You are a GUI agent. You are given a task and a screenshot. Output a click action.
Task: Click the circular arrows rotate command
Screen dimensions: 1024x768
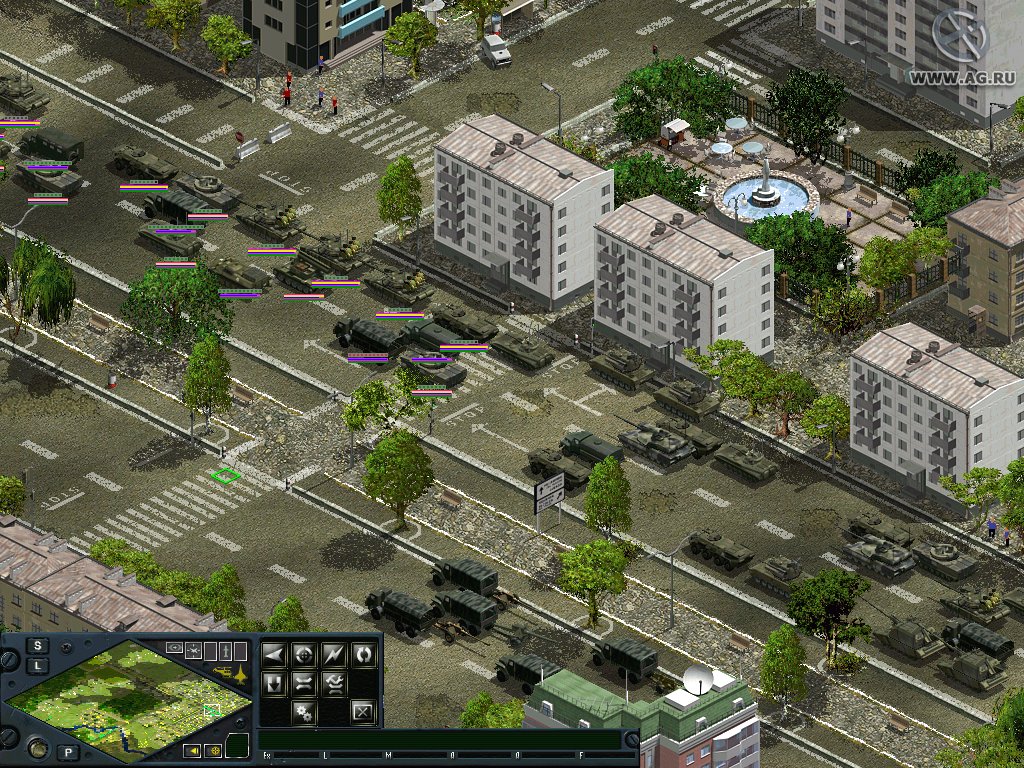coord(363,655)
